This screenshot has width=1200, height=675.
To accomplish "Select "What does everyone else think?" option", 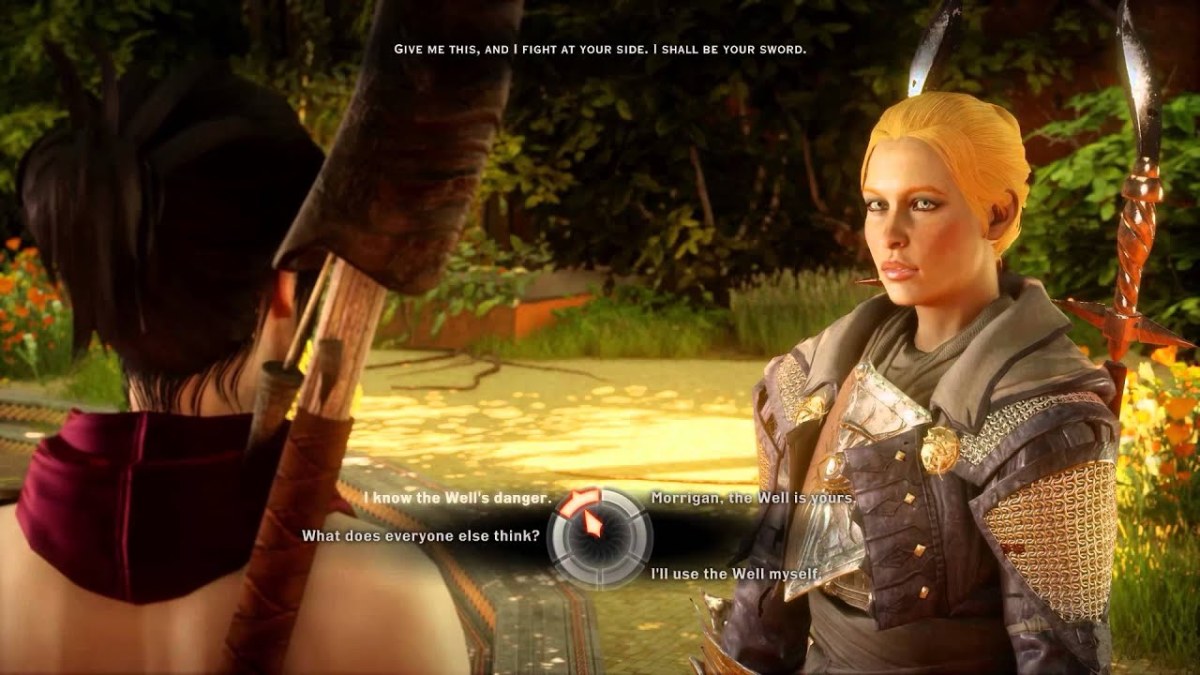I will coord(421,536).
